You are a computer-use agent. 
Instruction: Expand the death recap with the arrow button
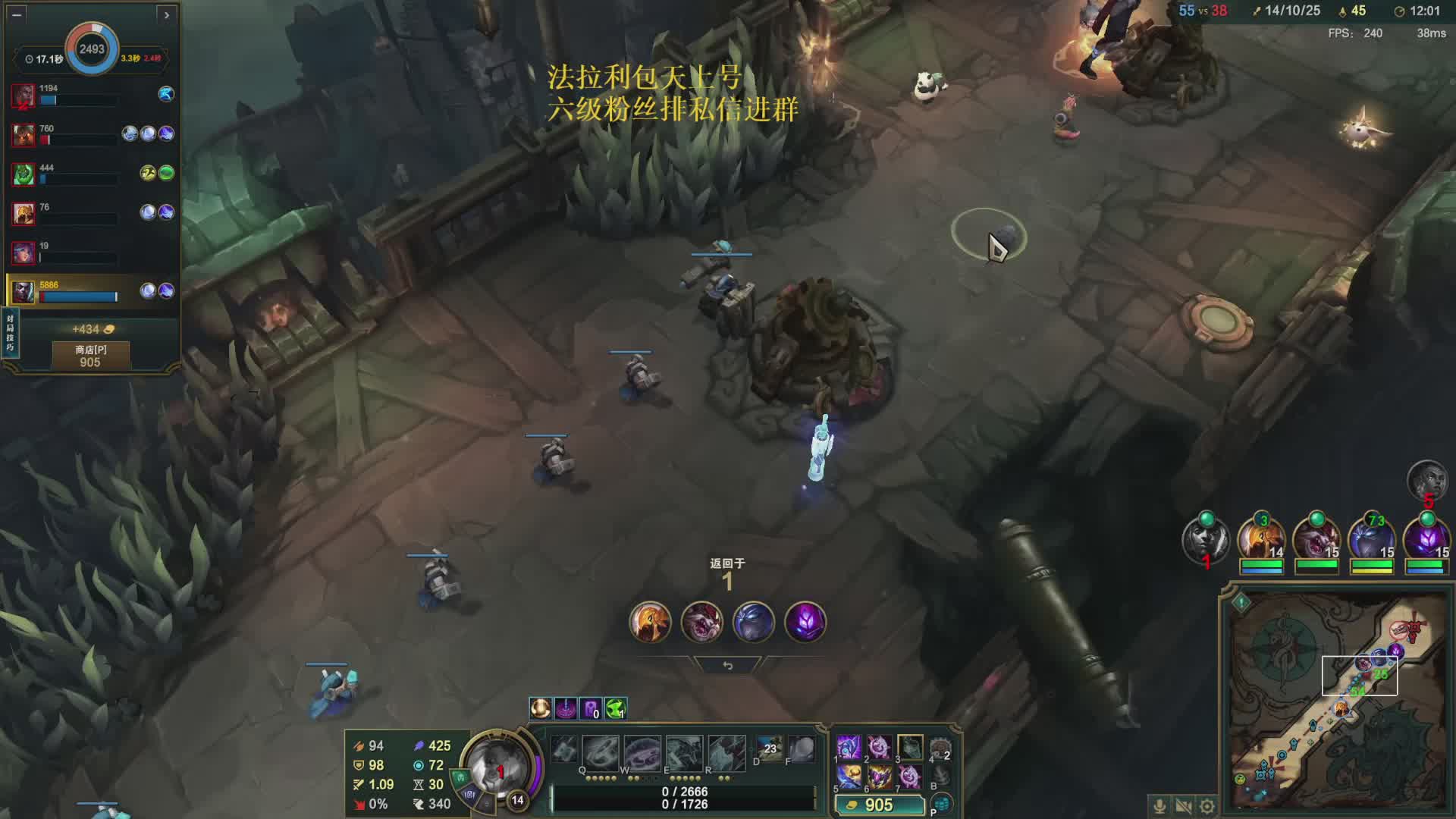[167, 14]
